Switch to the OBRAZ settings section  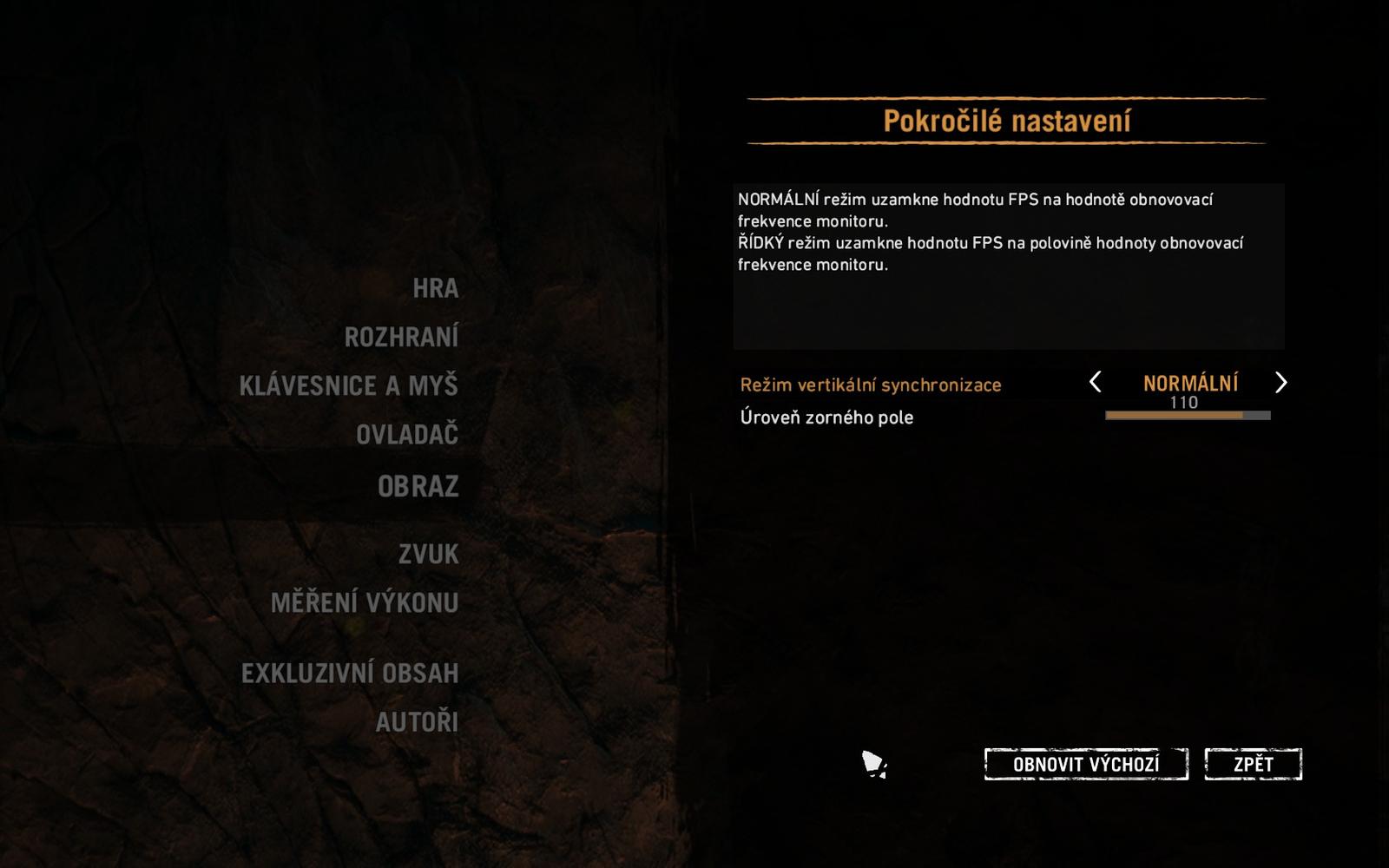(421, 486)
